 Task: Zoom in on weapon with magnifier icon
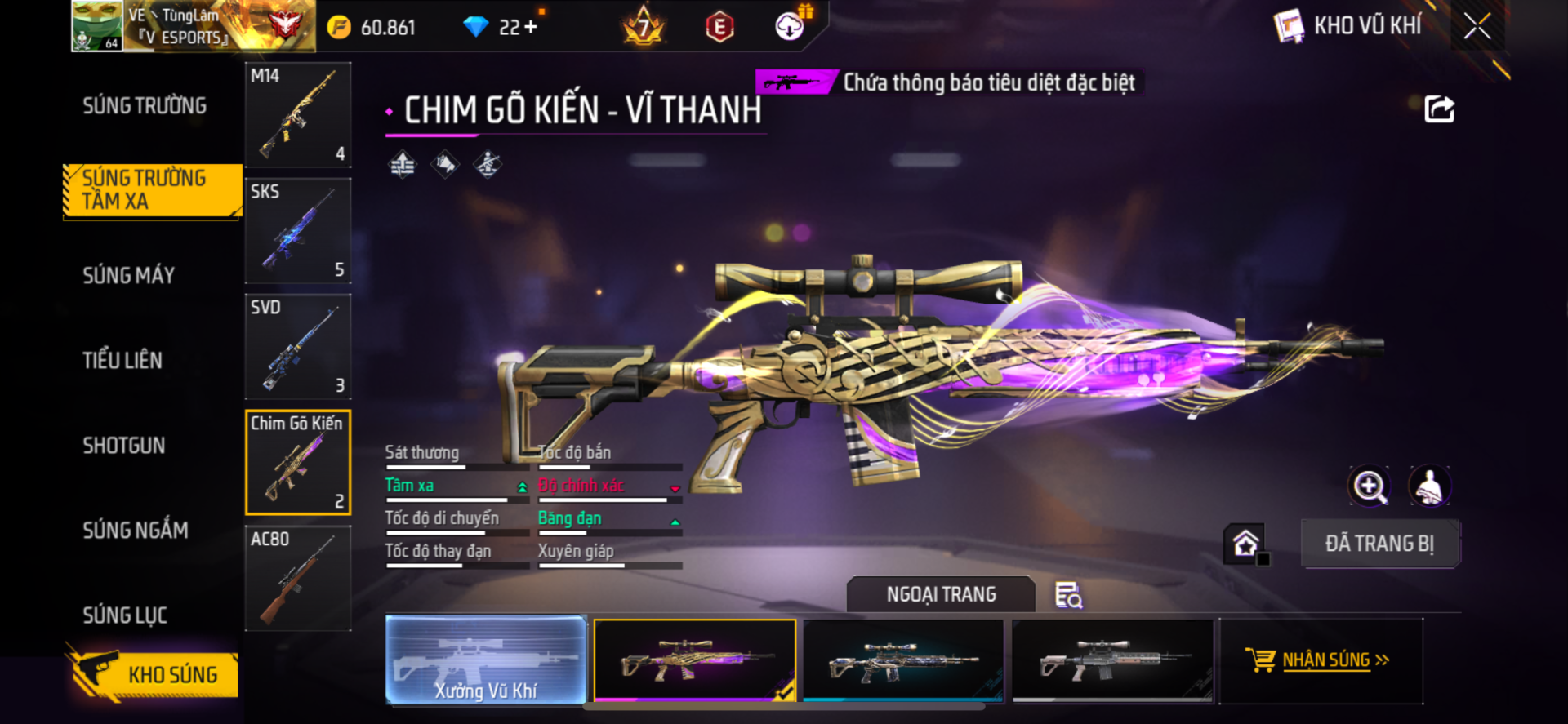point(1369,486)
